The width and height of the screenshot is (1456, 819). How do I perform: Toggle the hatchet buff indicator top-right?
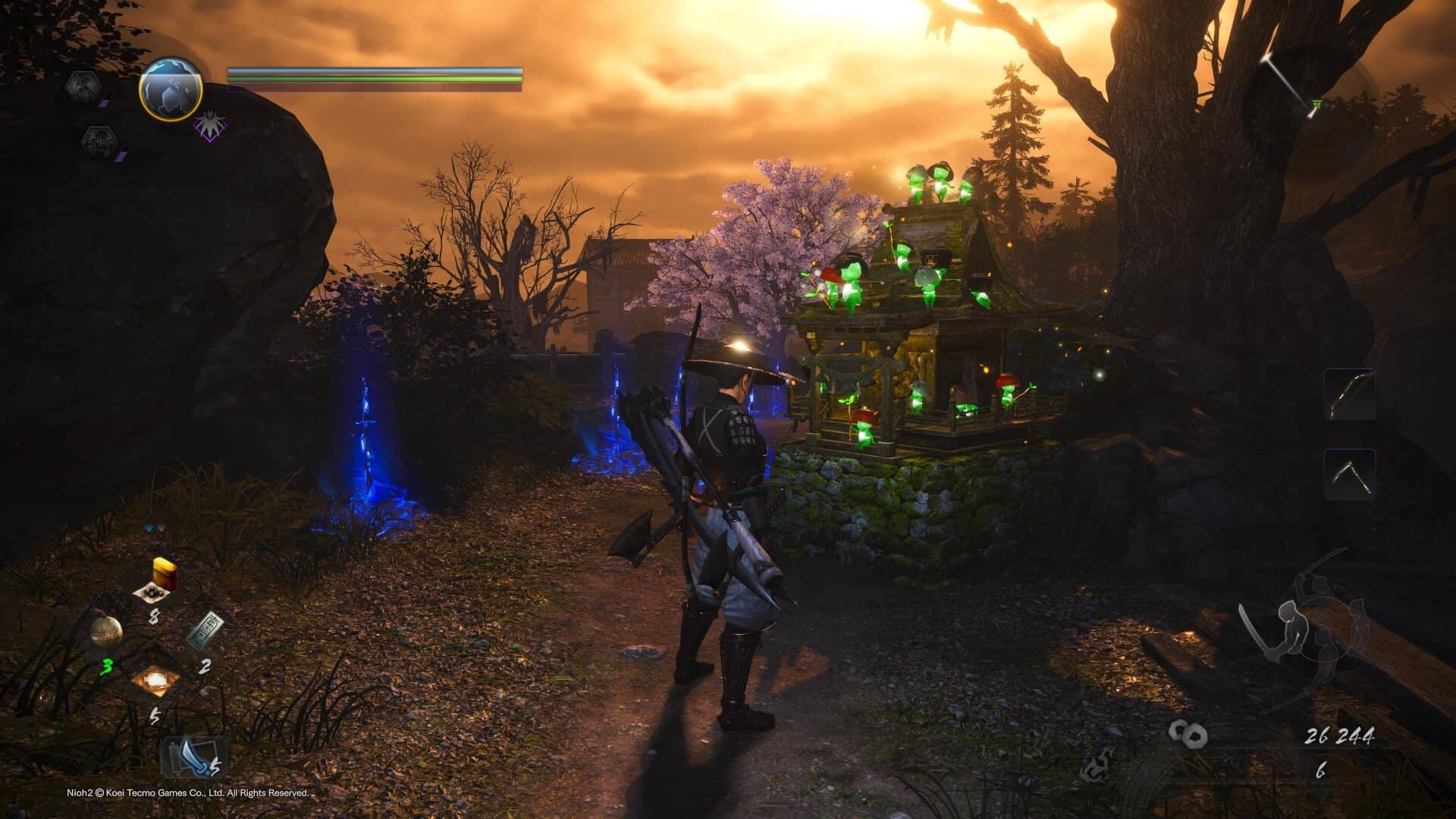(1288, 80)
